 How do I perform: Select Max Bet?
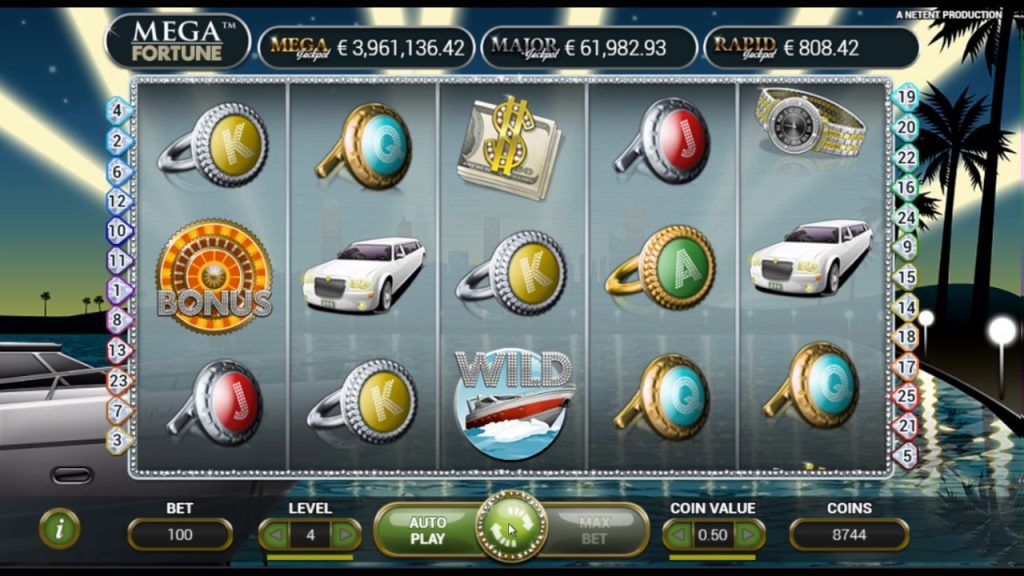594,530
